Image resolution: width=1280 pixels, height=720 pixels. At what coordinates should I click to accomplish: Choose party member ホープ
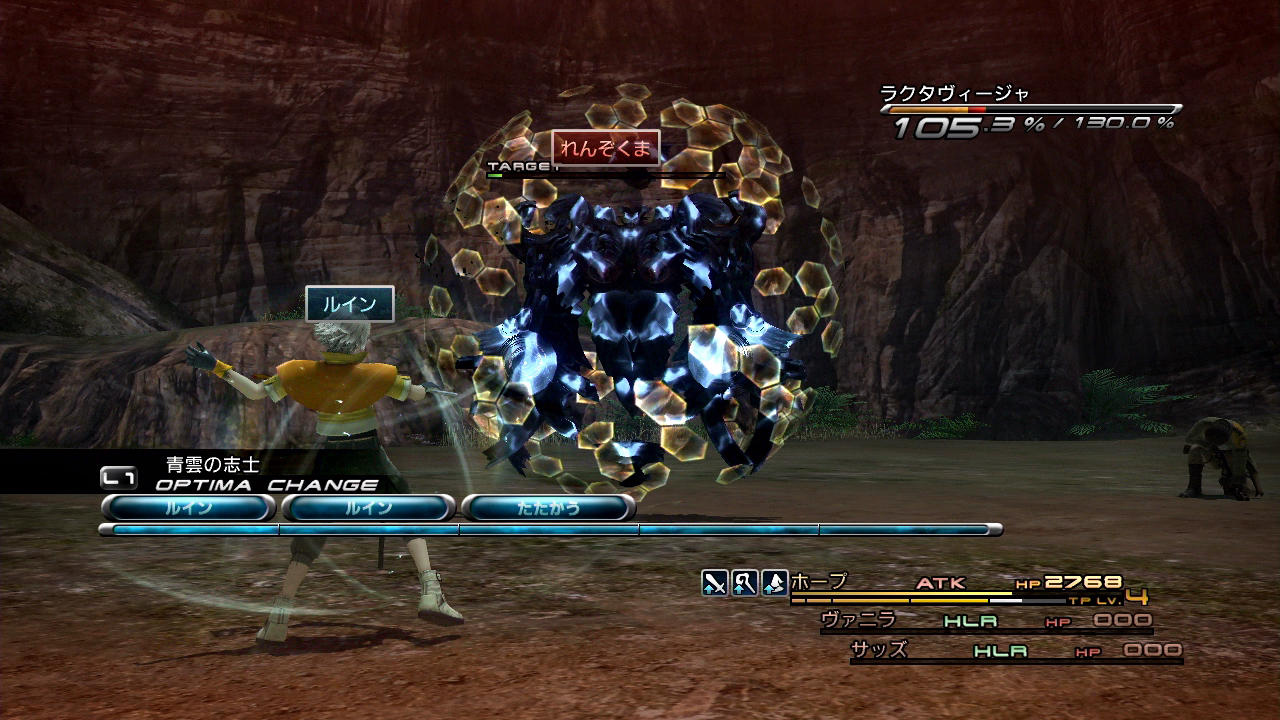tap(819, 582)
